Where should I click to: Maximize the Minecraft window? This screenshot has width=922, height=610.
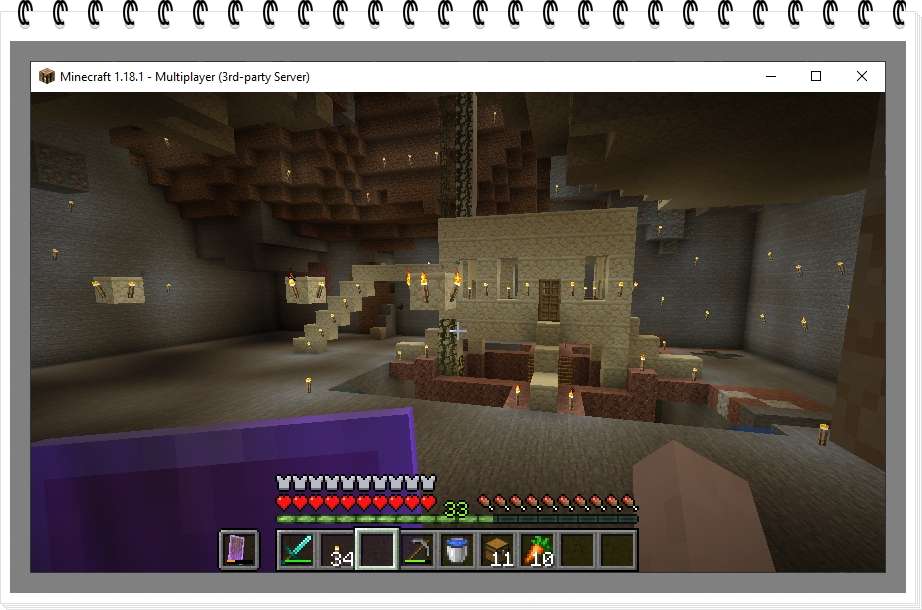[x=816, y=76]
